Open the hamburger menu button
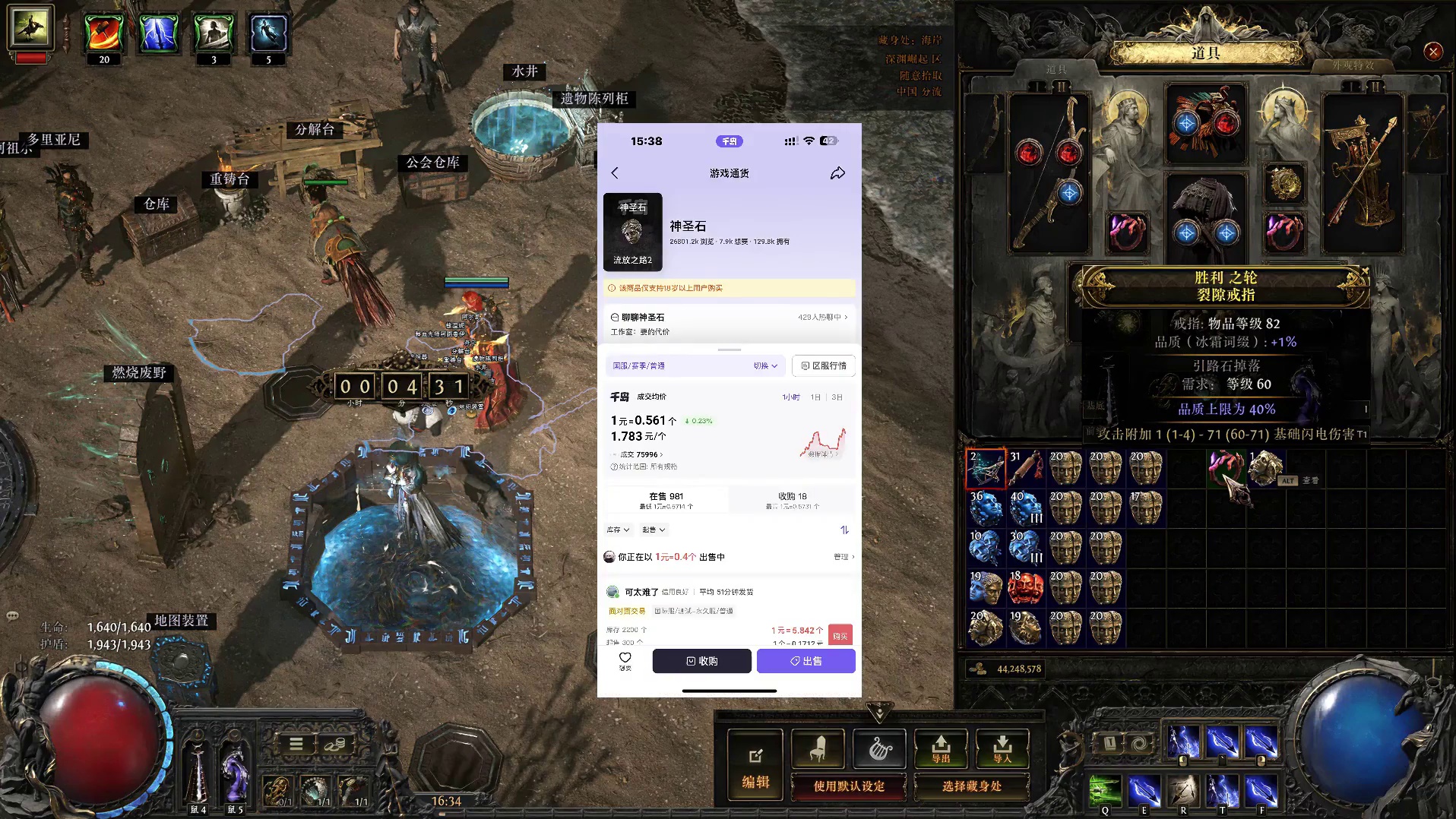 click(296, 744)
